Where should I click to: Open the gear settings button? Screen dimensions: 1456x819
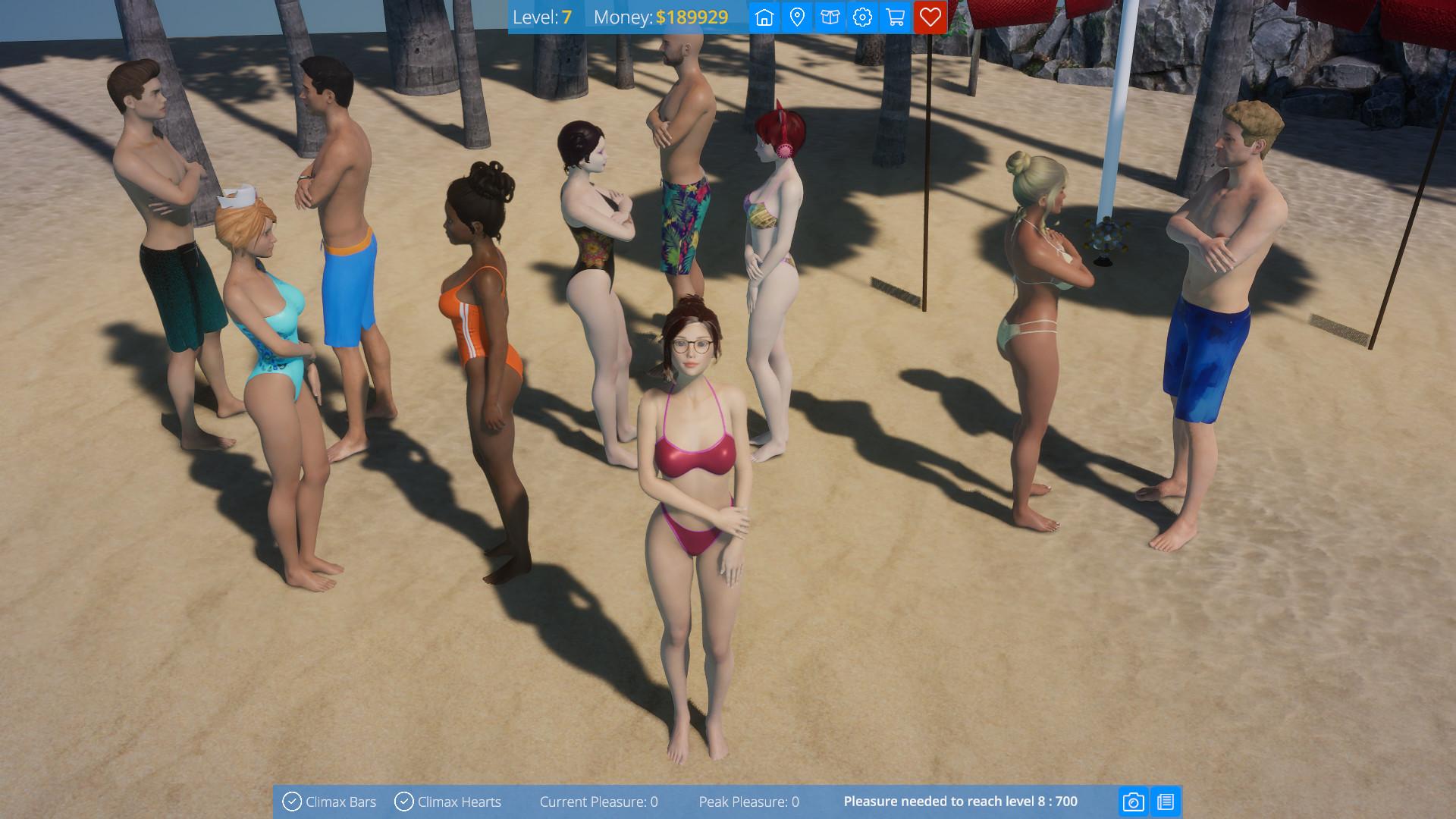tap(862, 17)
